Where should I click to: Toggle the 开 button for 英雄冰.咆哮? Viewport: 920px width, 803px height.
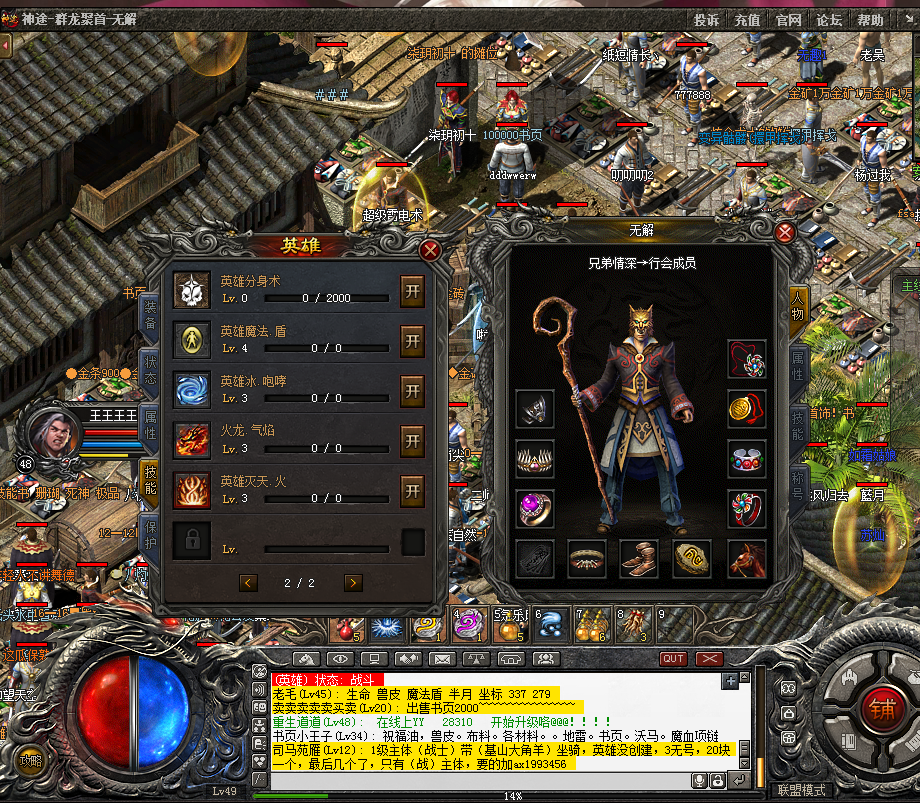[412, 391]
